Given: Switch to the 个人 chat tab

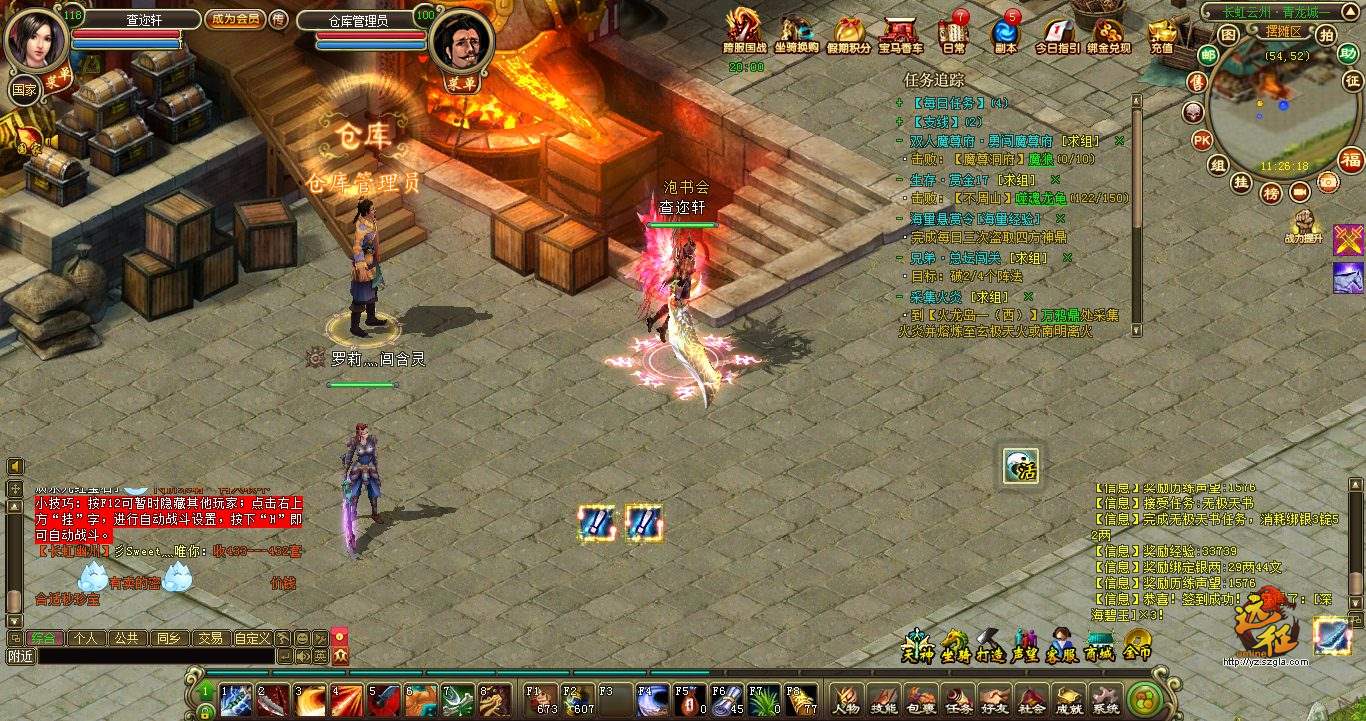Looking at the screenshot, I should pos(86,638).
